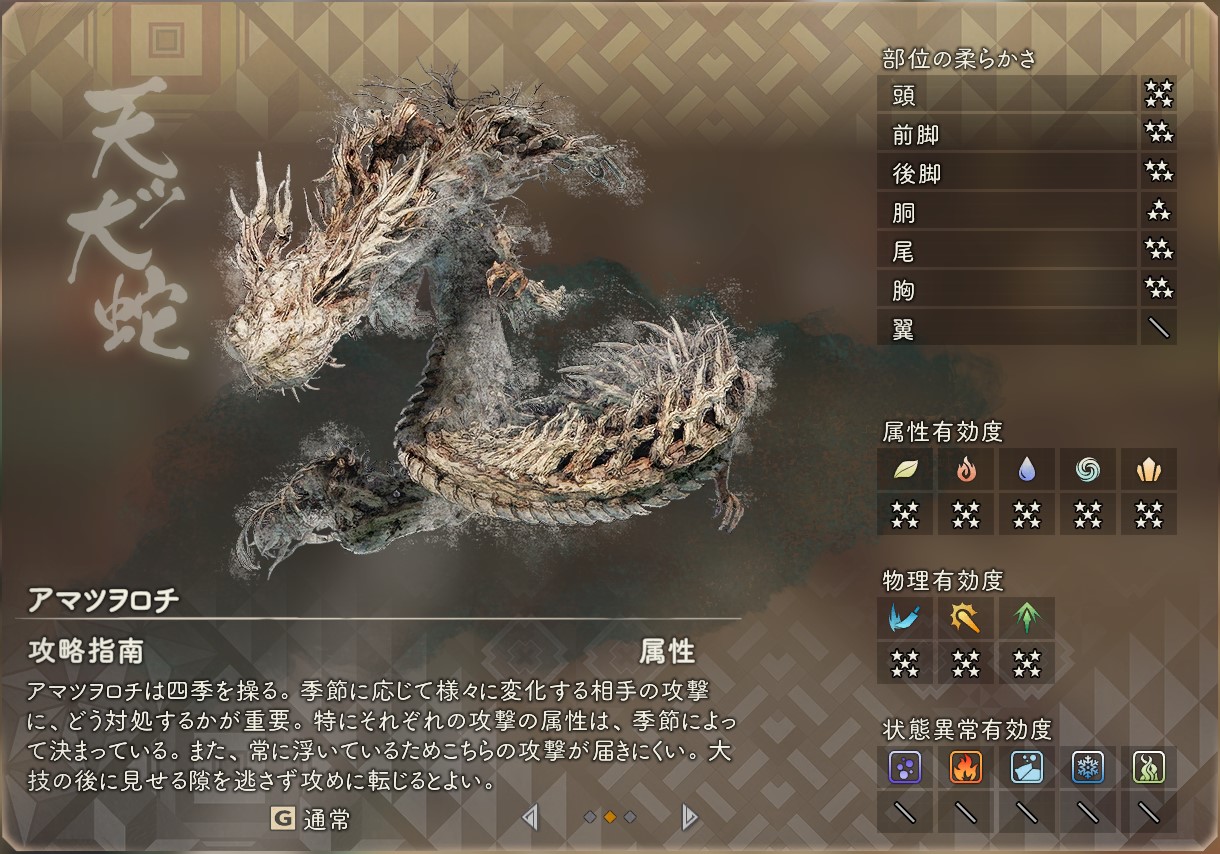
Task: Go to the previous page with the left arrow
Action: coord(530,818)
